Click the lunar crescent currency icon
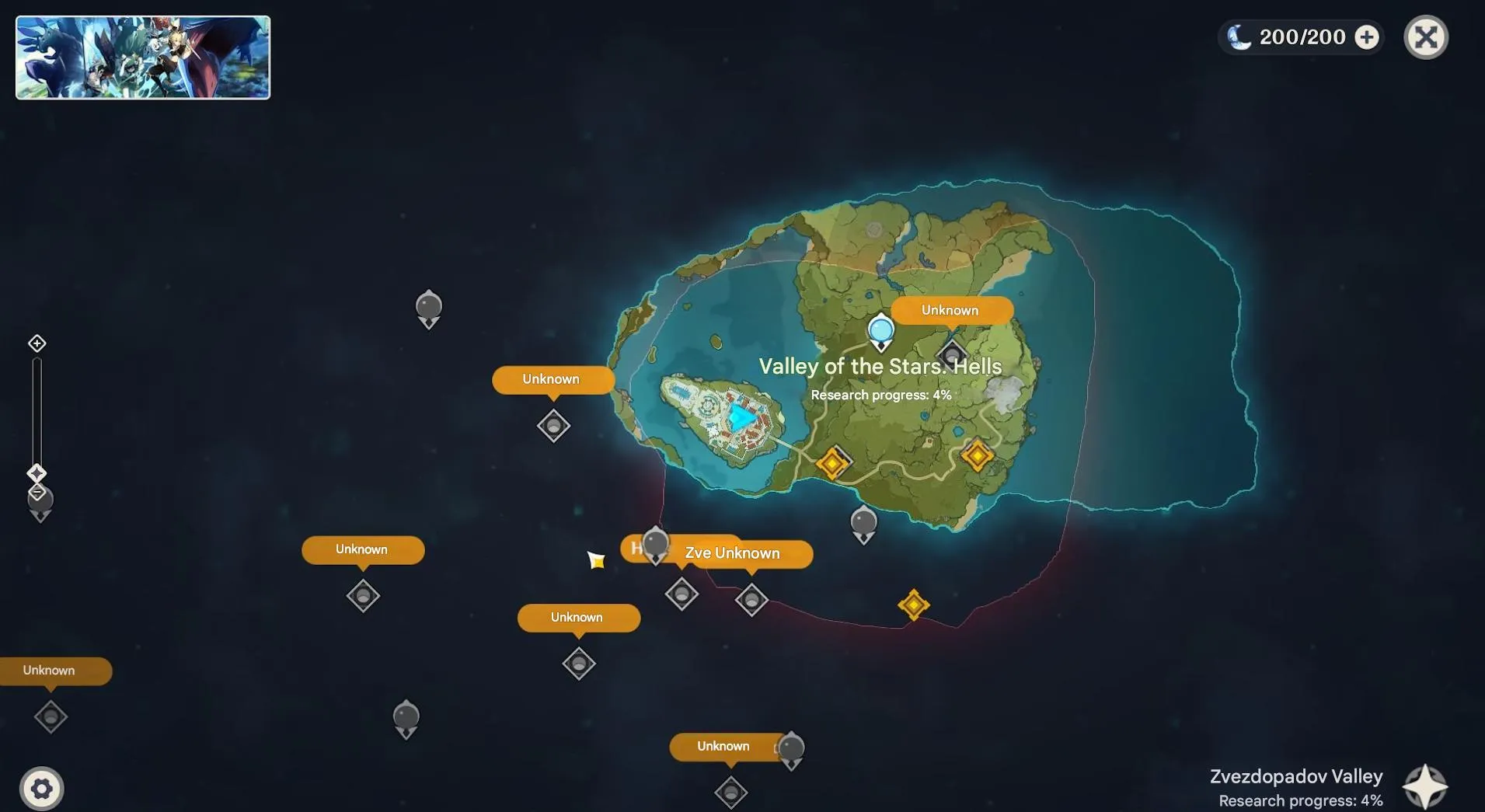 point(1241,37)
